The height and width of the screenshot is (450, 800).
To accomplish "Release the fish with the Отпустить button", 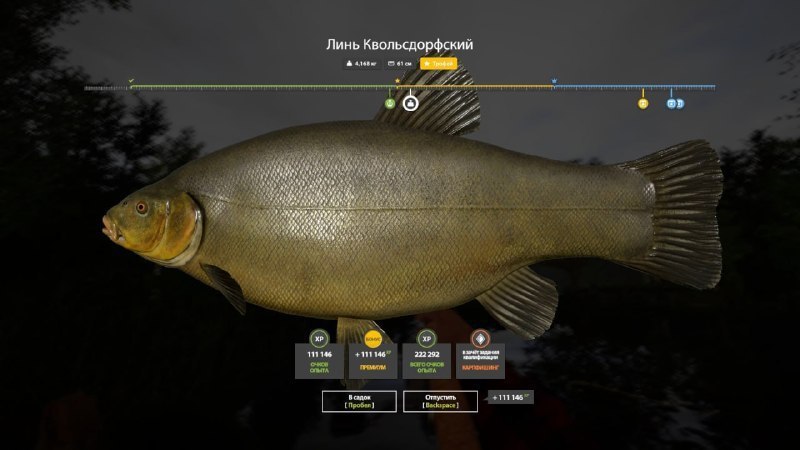I will click(440, 401).
